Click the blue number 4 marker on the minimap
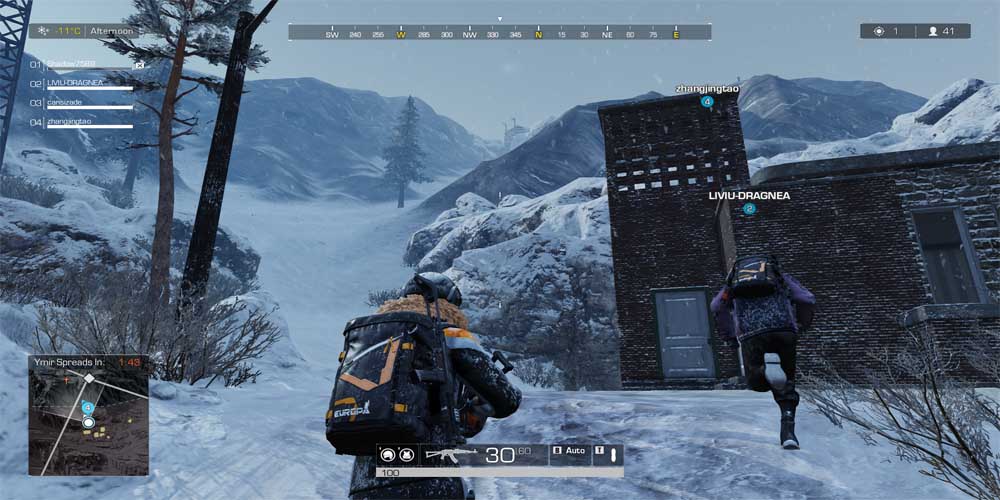 [87, 408]
